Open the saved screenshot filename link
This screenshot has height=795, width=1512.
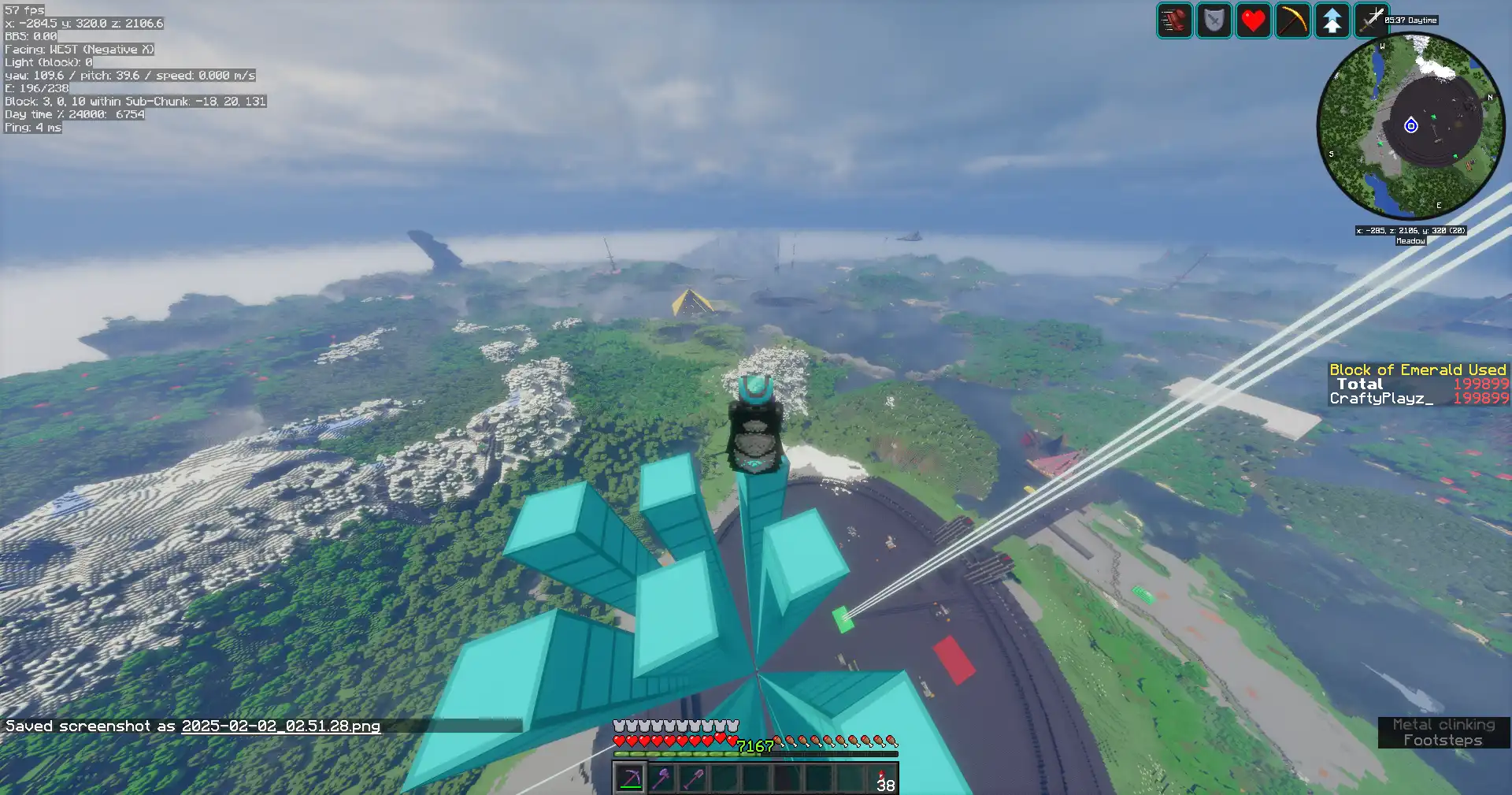tap(280, 726)
